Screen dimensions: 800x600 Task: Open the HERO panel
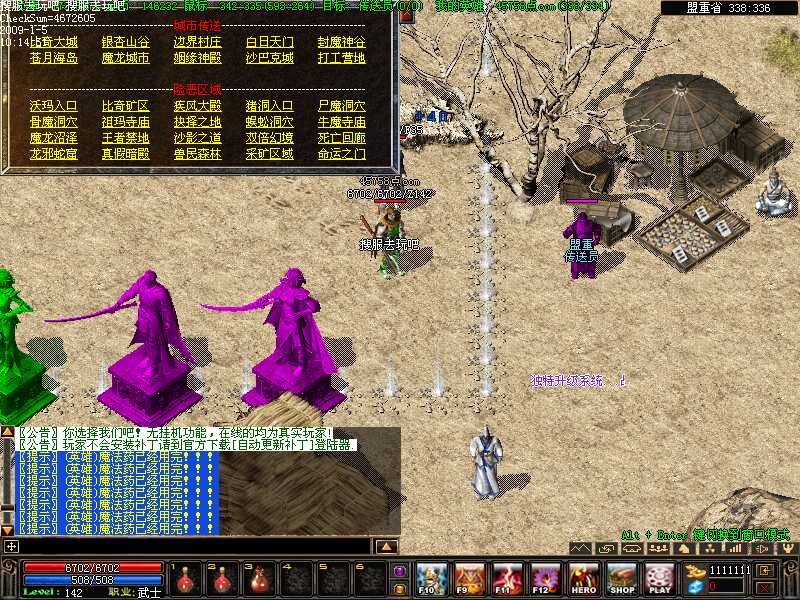pyautogui.click(x=584, y=578)
